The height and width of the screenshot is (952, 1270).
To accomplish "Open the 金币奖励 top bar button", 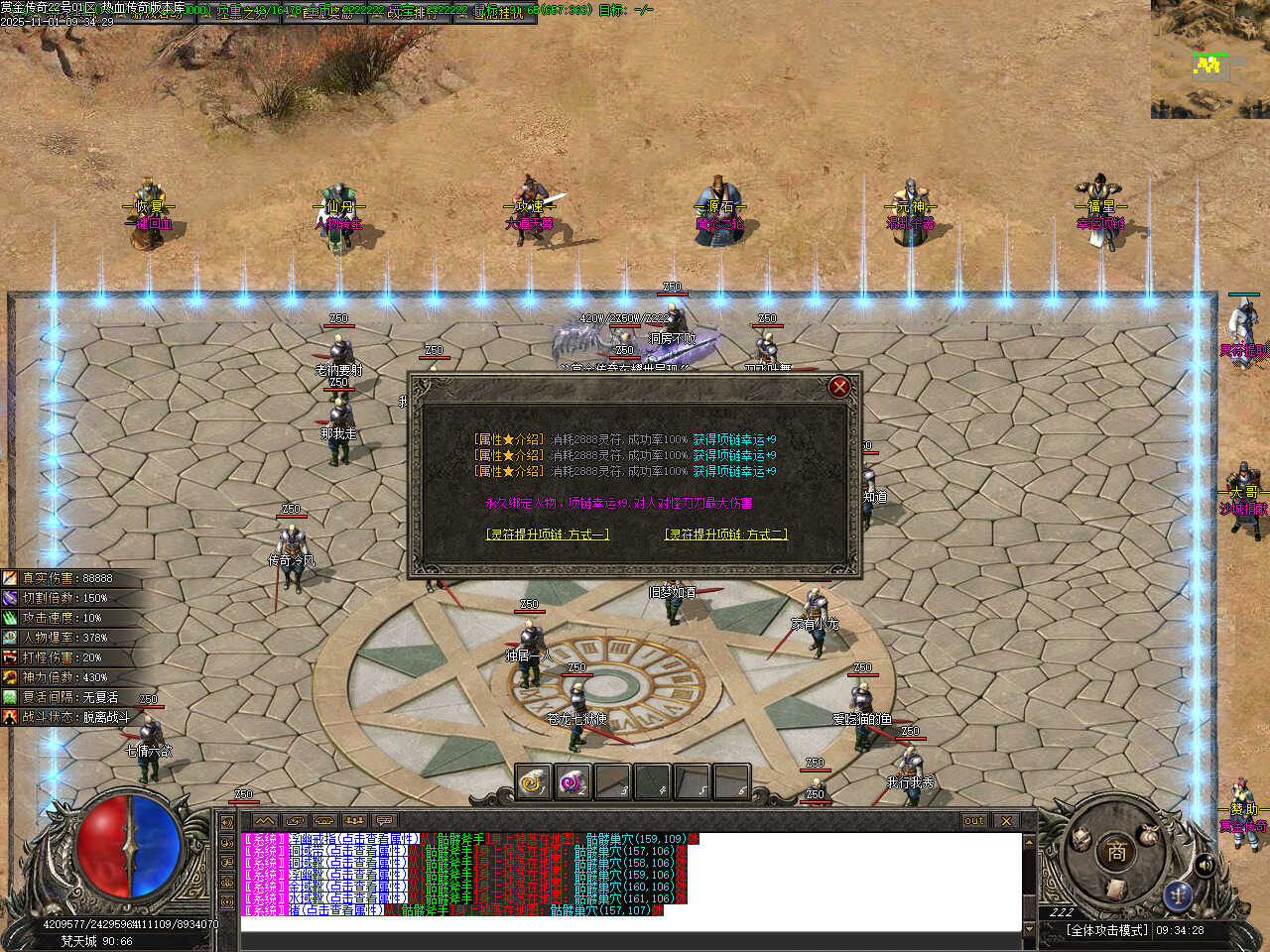I will pos(329,14).
